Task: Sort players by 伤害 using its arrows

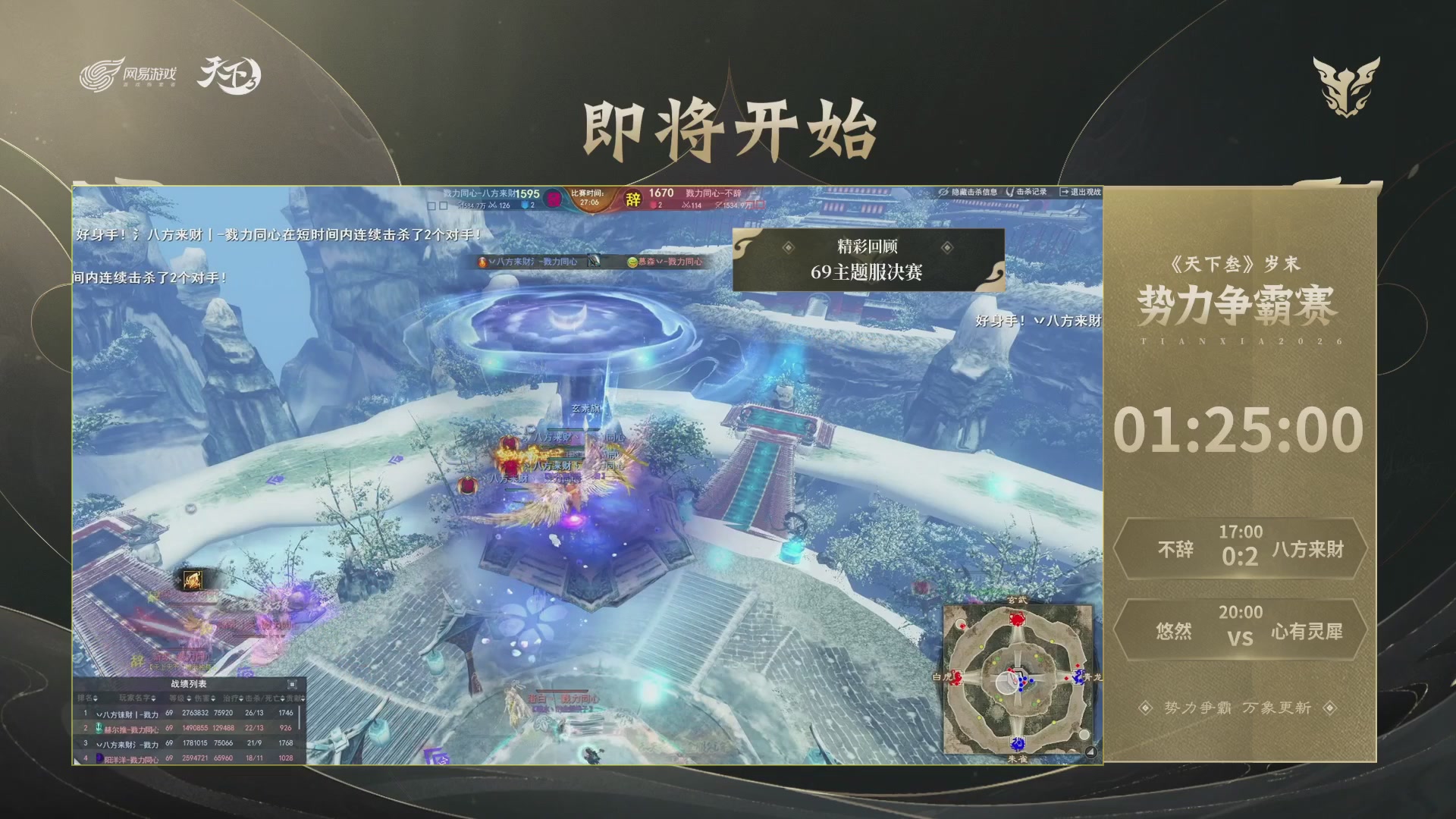Action: (212, 698)
